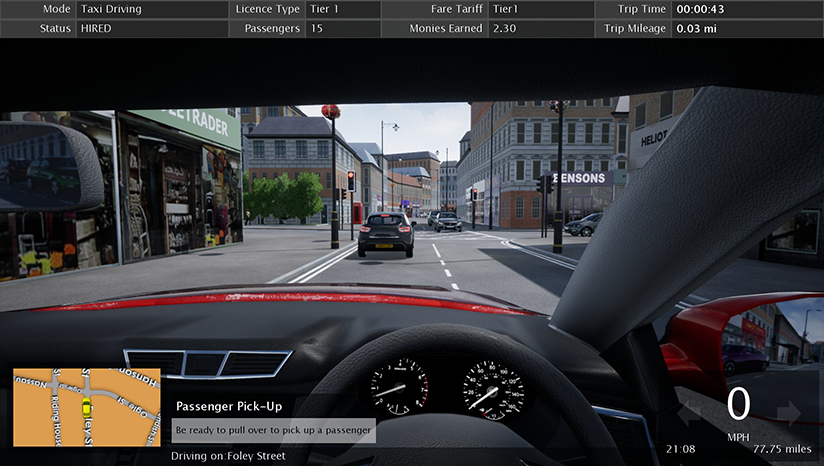The image size is (824, 466).
Task: Select the yellow taxi marker on the minimap
Action: tap(87, 407)
